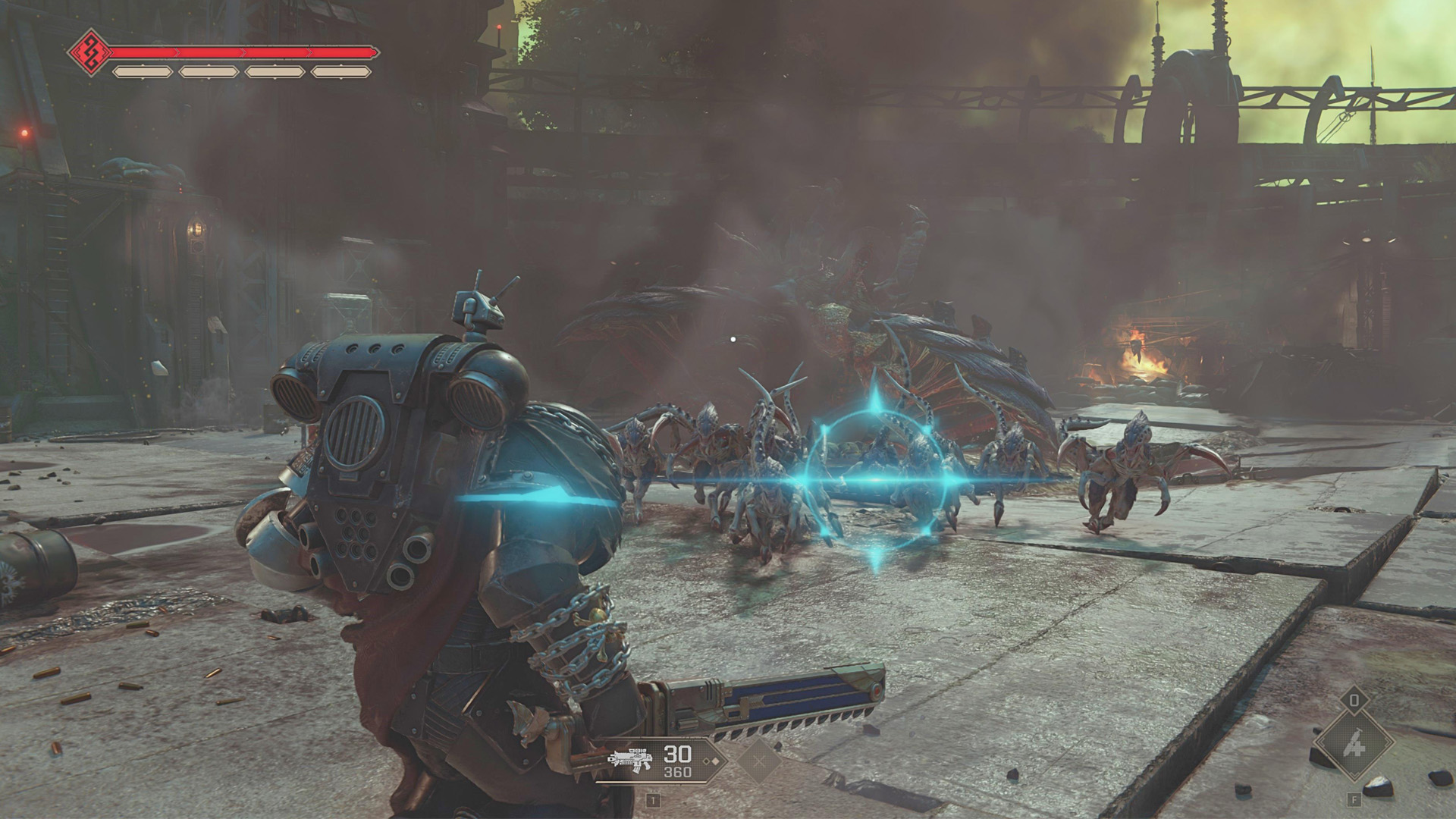Screen dimensions: 1456x819
Task: Click the weapon slot '1' keybind box
Action: (x=654, y=801)
